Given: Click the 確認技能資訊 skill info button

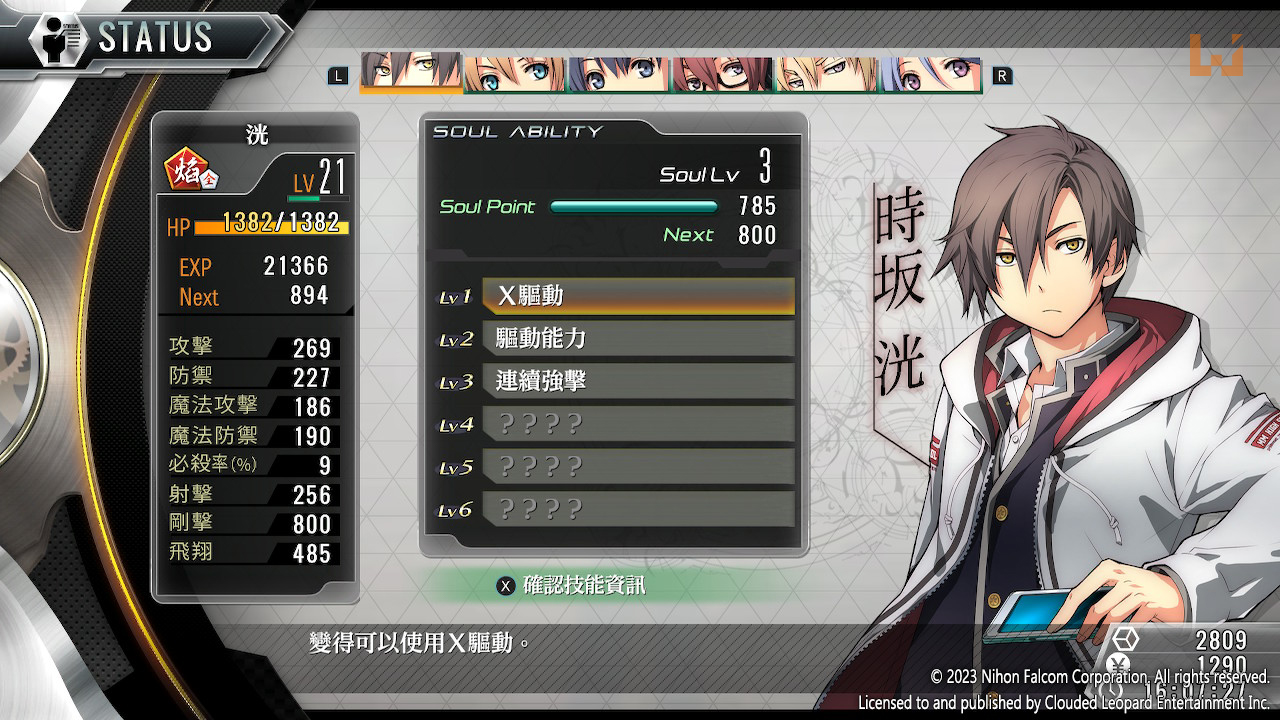Looking at the screenshot, I should coord(573,586).
